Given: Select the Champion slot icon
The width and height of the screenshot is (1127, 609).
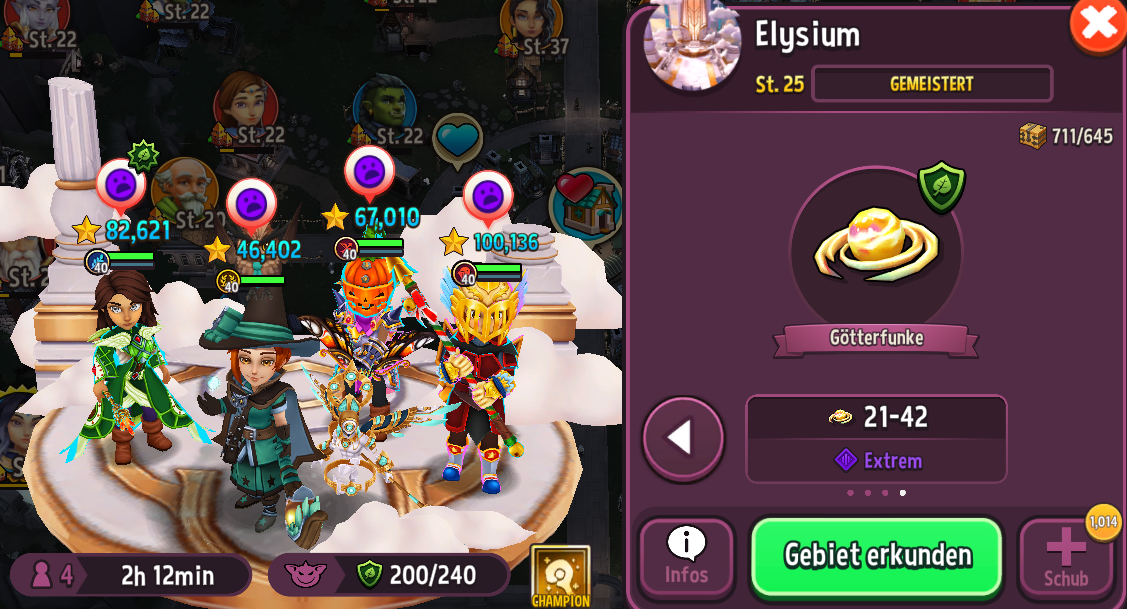Looking at the screenshot, I should pos(560,576).
